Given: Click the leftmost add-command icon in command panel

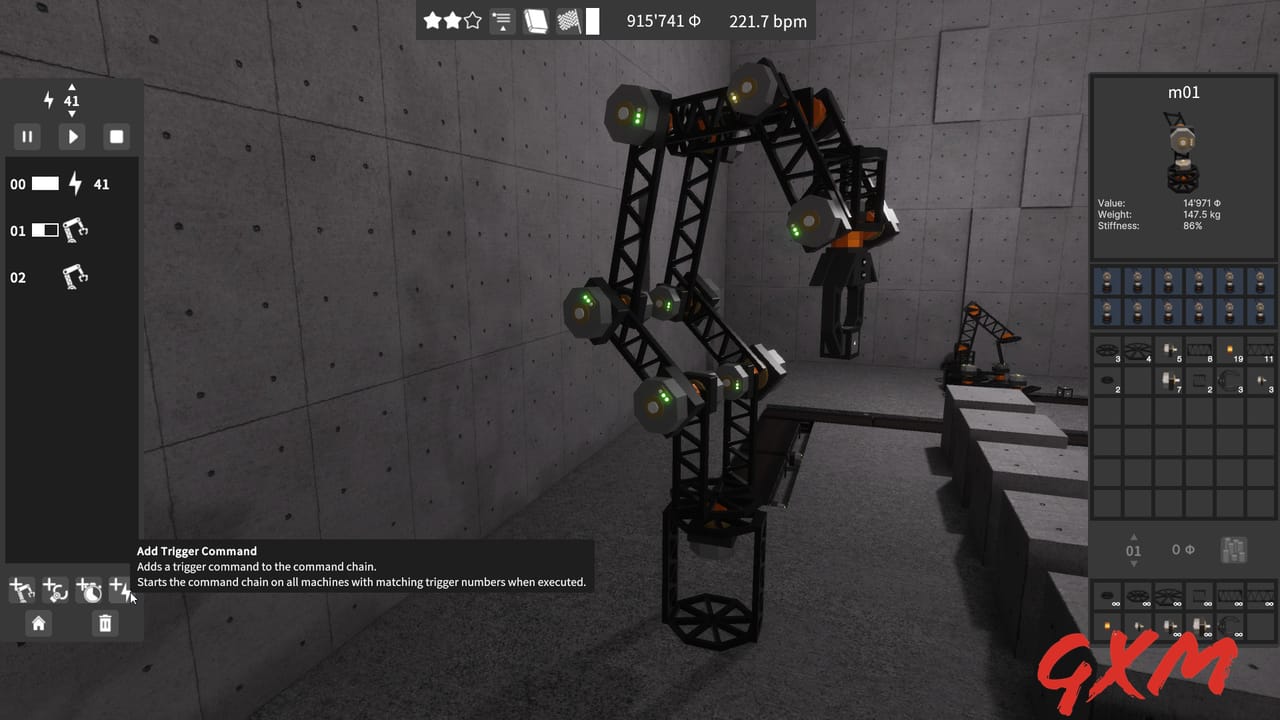Looking at the screenshot, I should tap(21, 590).
